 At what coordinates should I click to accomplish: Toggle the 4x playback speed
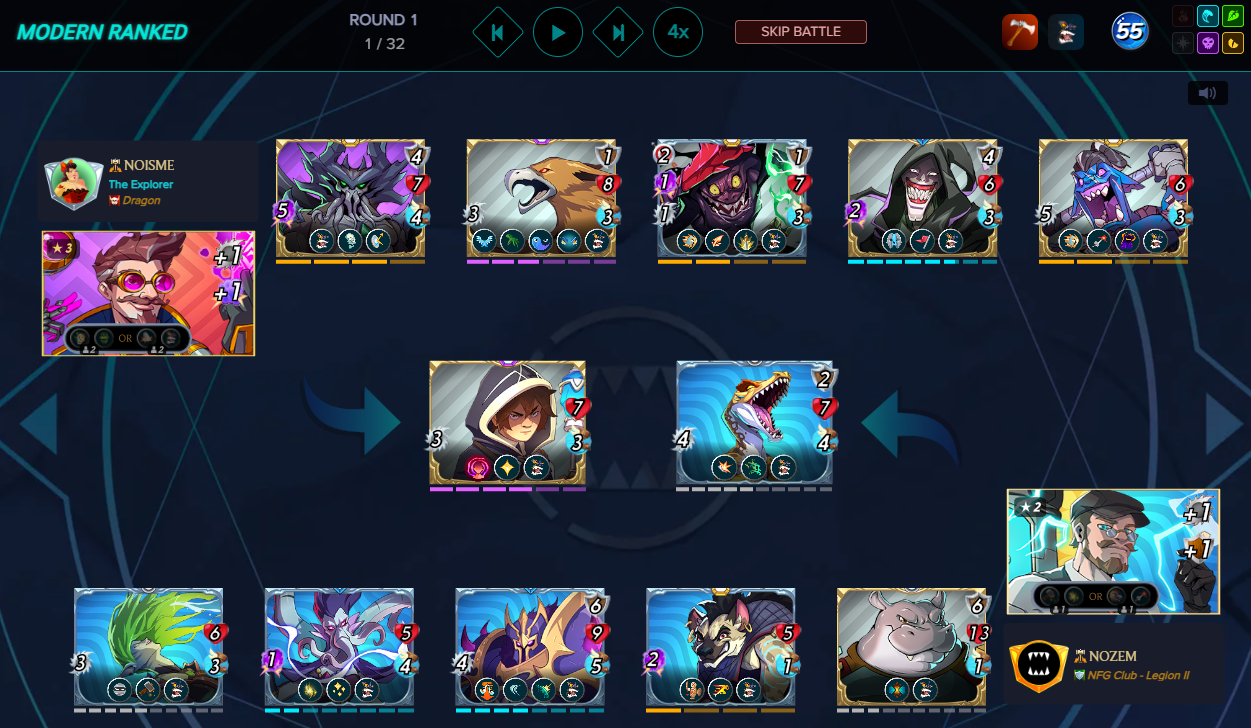click(x=678, y=33)
